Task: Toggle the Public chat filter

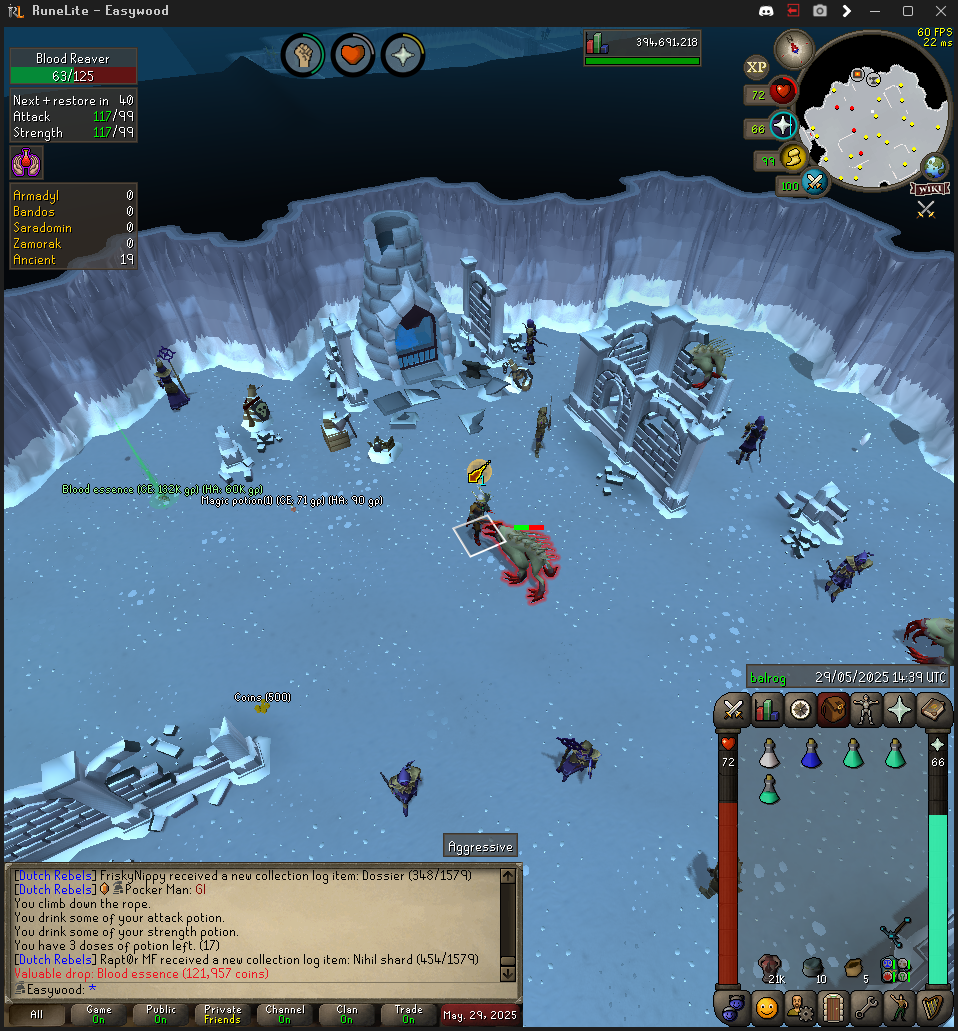Action: tap(160, 1014)
